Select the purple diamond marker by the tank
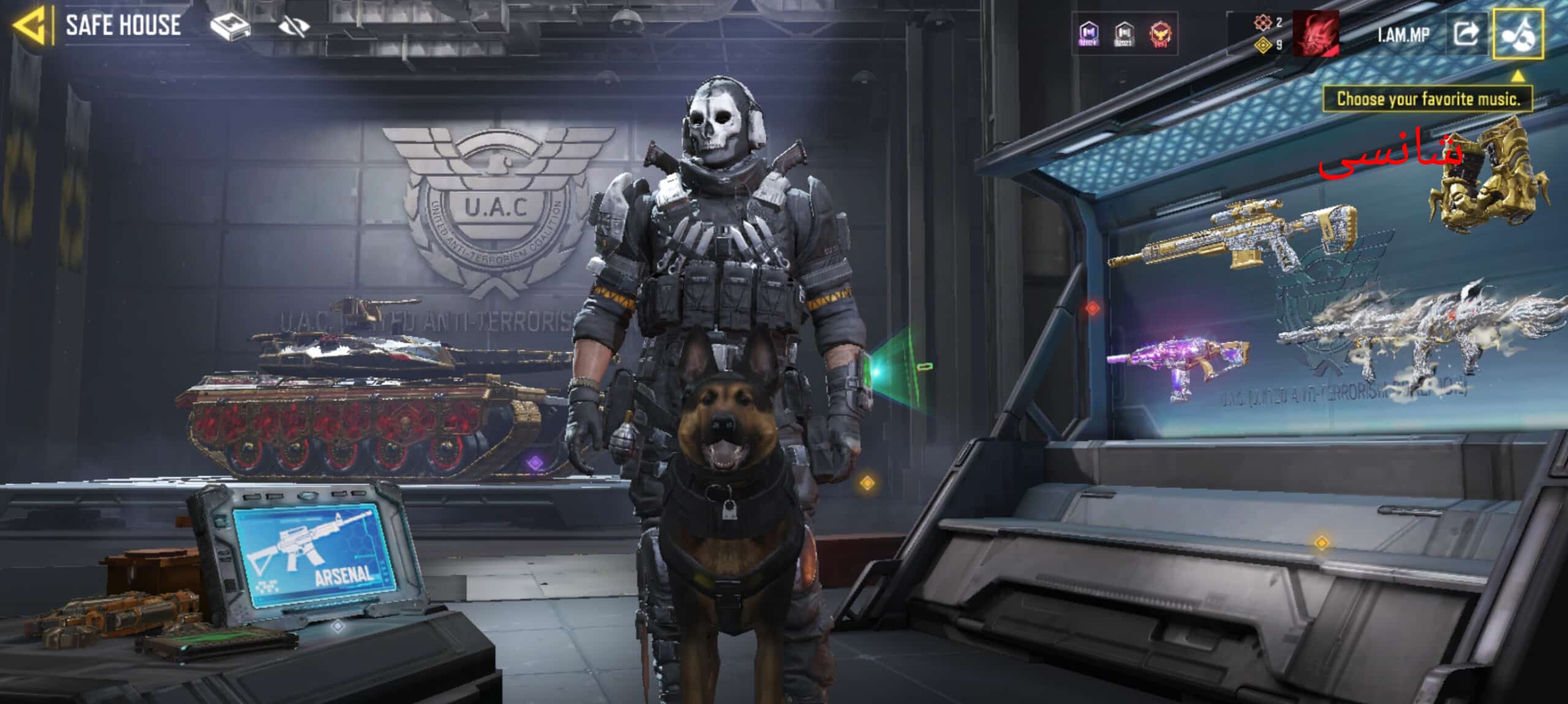Viewport: 1568px width, 704px height. pyautogui.click(x=536, y=462)
